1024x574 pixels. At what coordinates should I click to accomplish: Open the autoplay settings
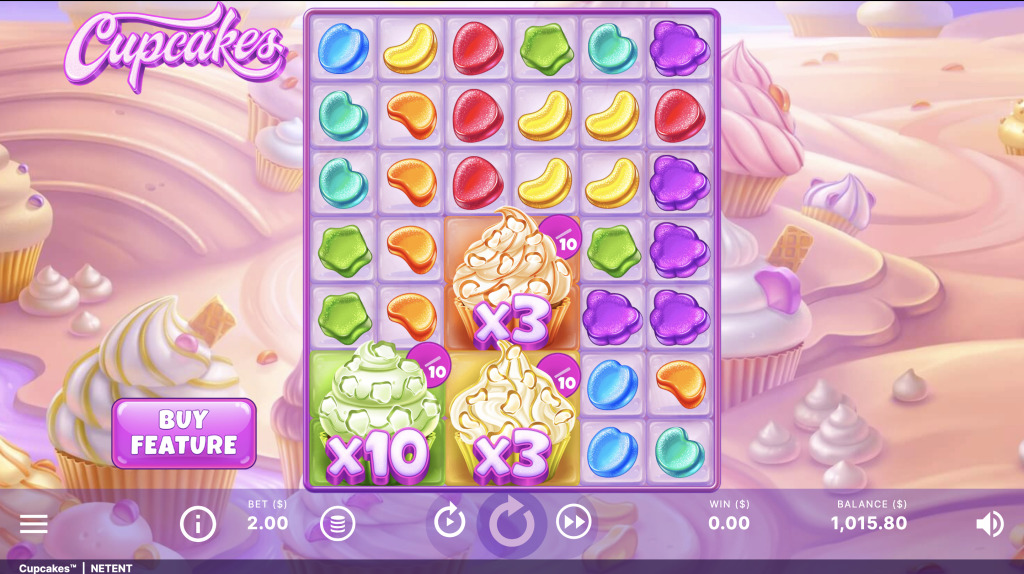point(449,521)
